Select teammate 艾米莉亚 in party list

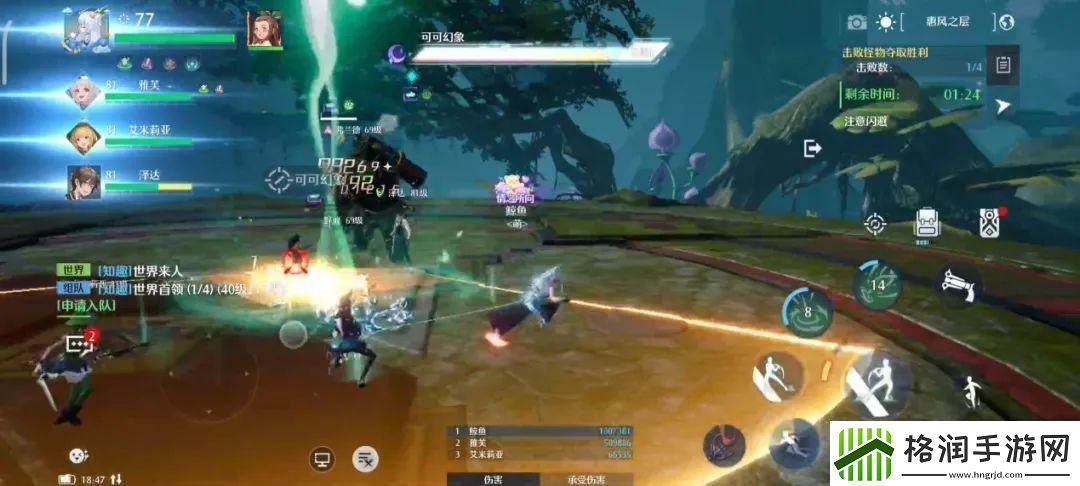pos(83,136)
